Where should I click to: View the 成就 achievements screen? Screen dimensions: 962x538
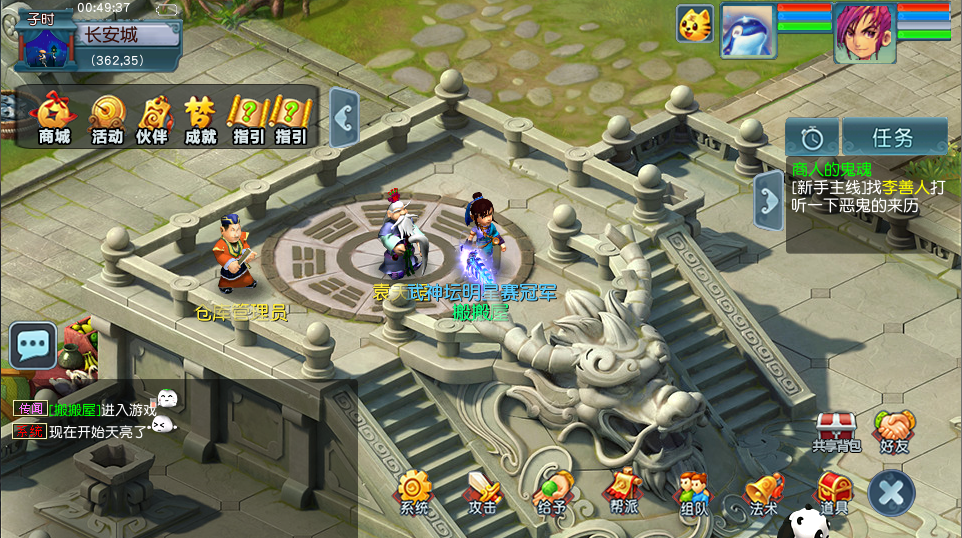[x=200, y=118]
